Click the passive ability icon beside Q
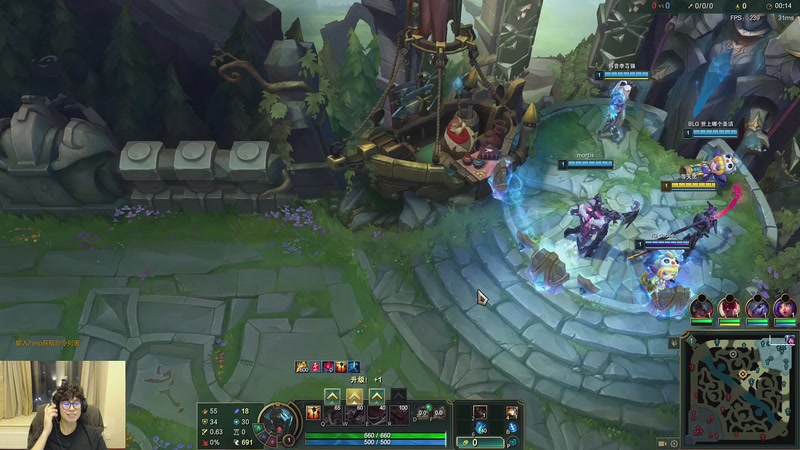Image resolution: width=800 pixels, height=450 pixels. point(312,413)
